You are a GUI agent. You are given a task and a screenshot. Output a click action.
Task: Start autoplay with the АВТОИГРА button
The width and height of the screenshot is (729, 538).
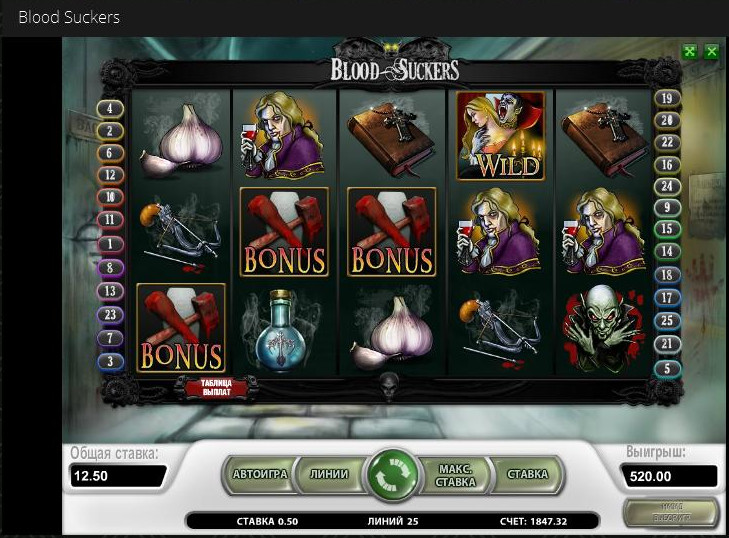coord(260,474)
